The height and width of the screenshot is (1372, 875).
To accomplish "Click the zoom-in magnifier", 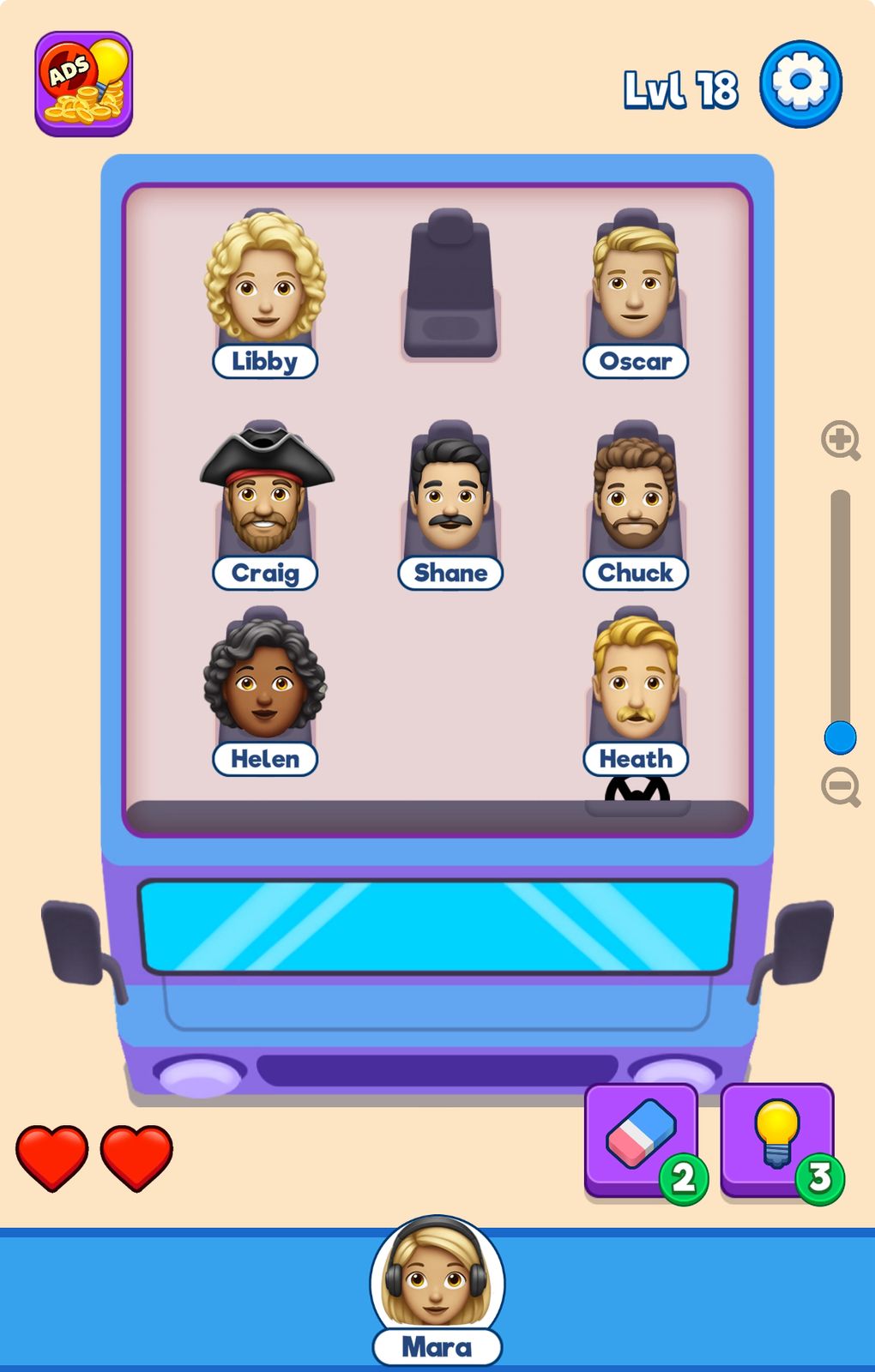I will point(840,441).
